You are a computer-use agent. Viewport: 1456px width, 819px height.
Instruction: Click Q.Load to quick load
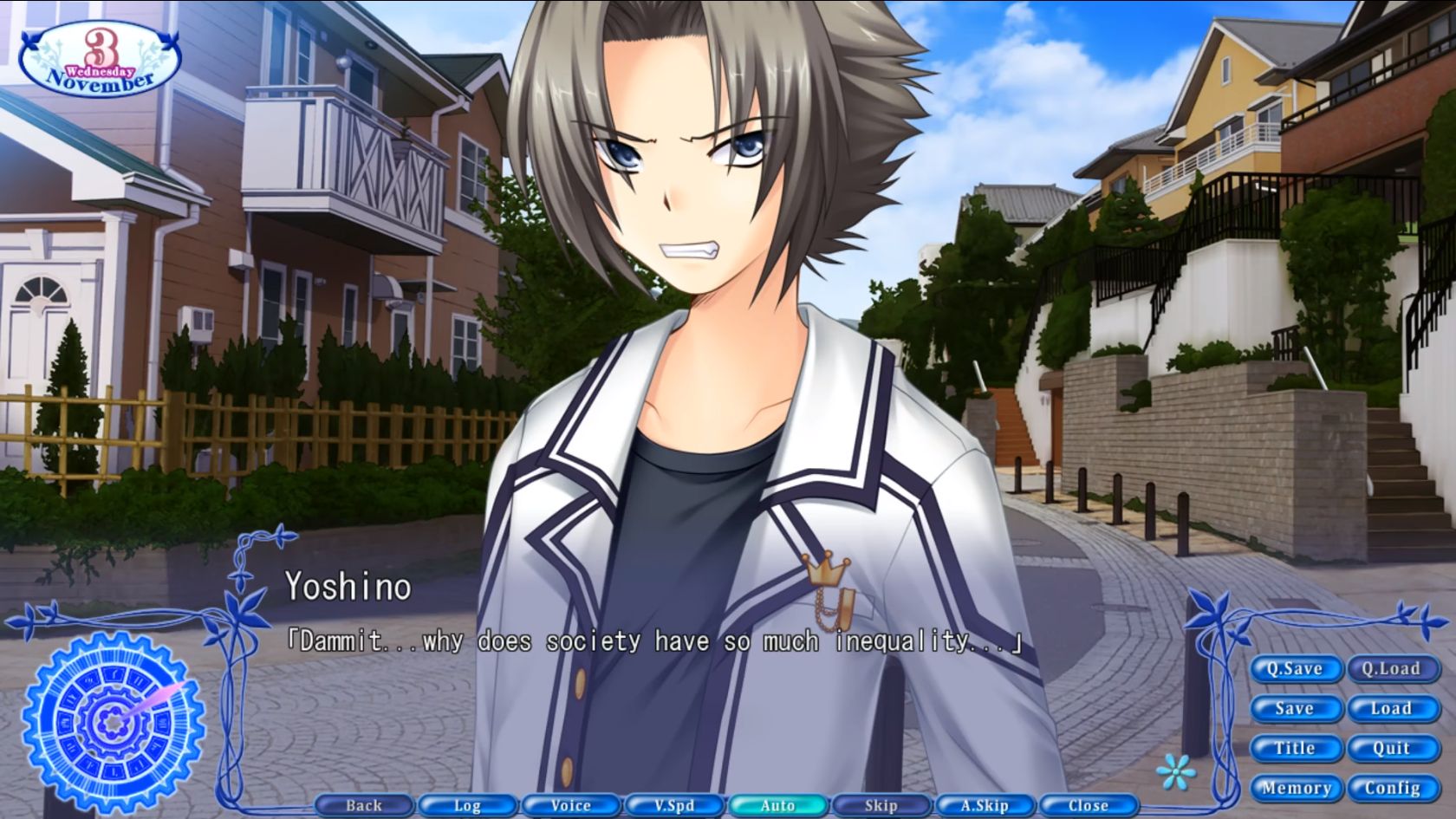[1393, 668]
